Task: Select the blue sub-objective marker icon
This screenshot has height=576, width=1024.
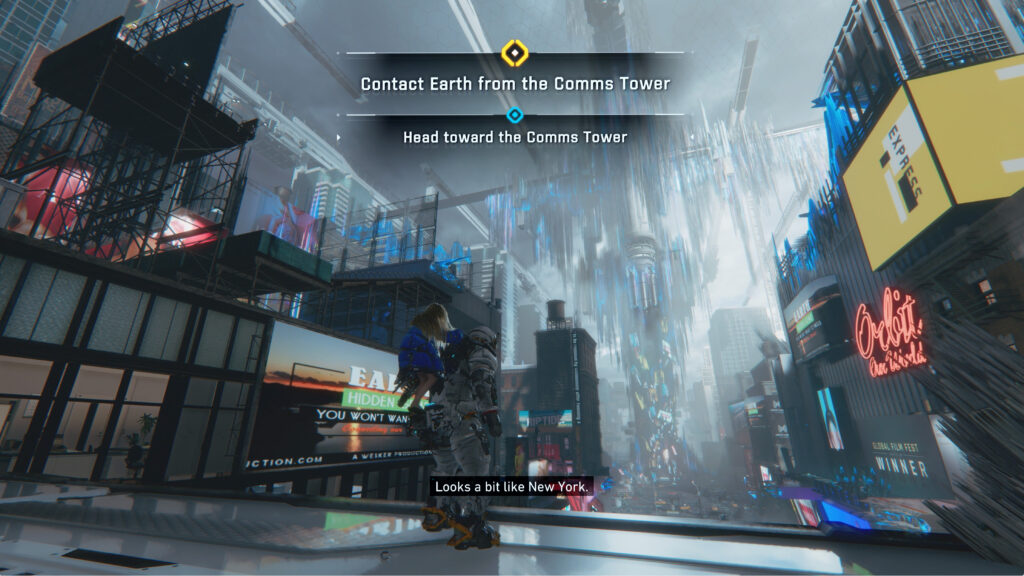Action: coord(514,115)
